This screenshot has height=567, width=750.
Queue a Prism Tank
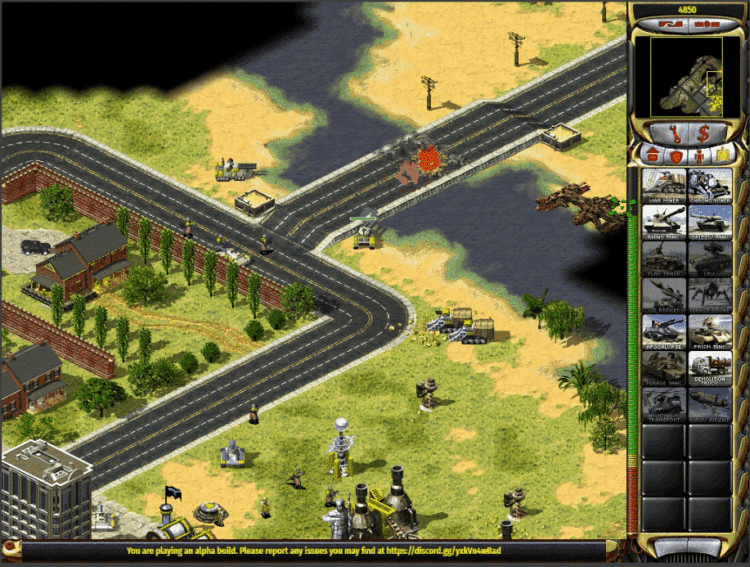tap(710, 330)
